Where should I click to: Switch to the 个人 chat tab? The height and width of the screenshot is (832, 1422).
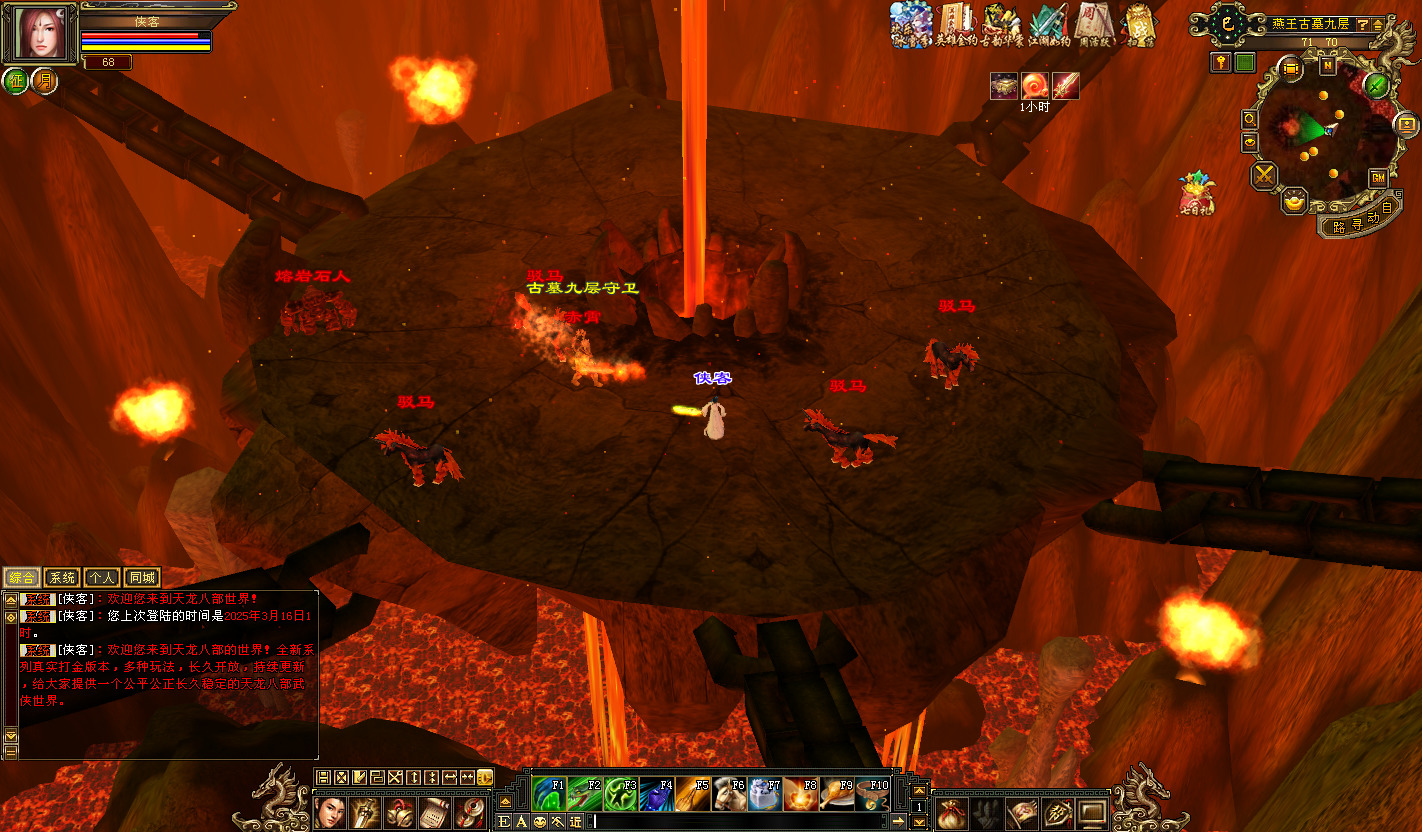(101, 577)
